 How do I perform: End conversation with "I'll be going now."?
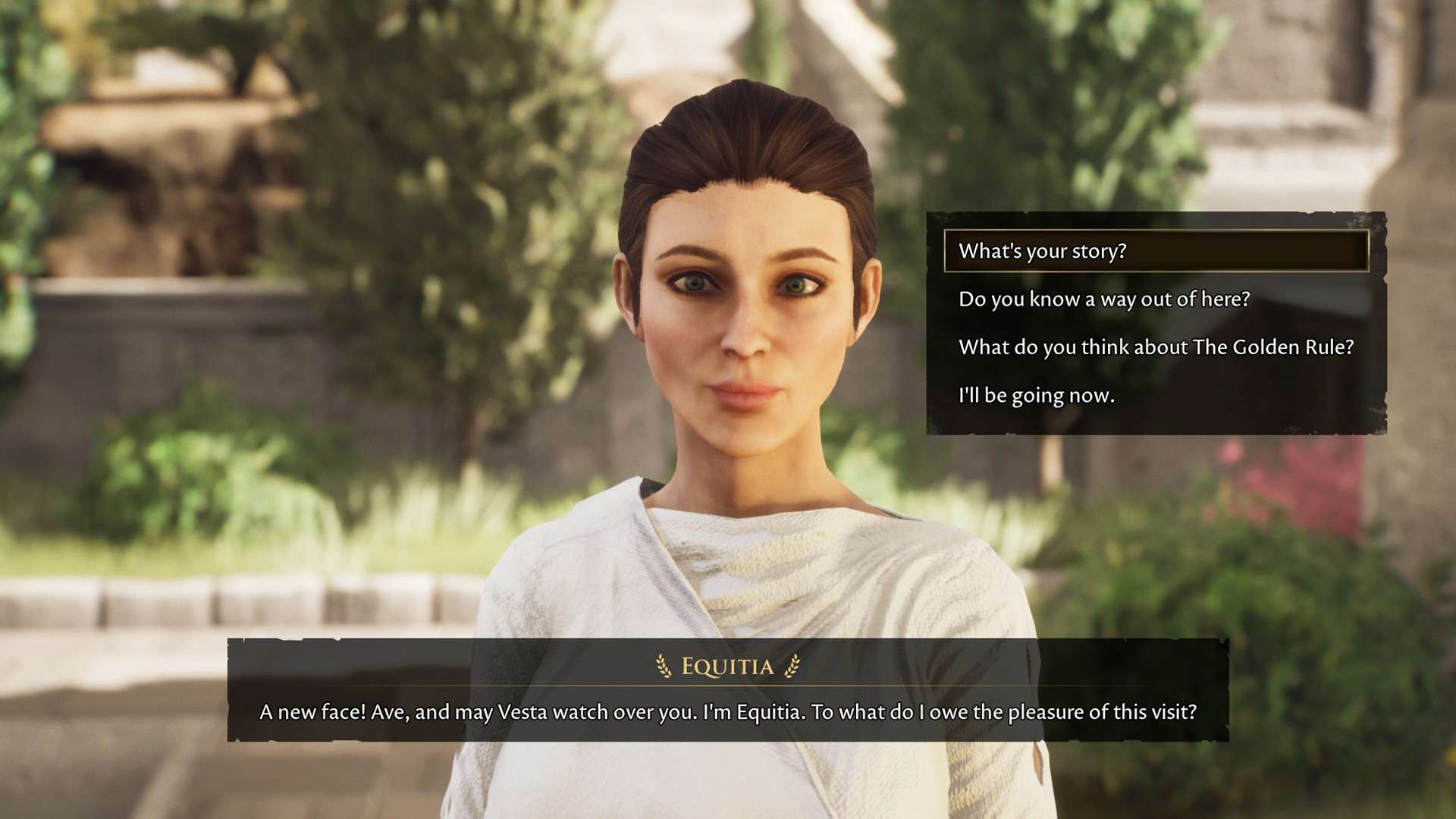tap(1036, 395)
